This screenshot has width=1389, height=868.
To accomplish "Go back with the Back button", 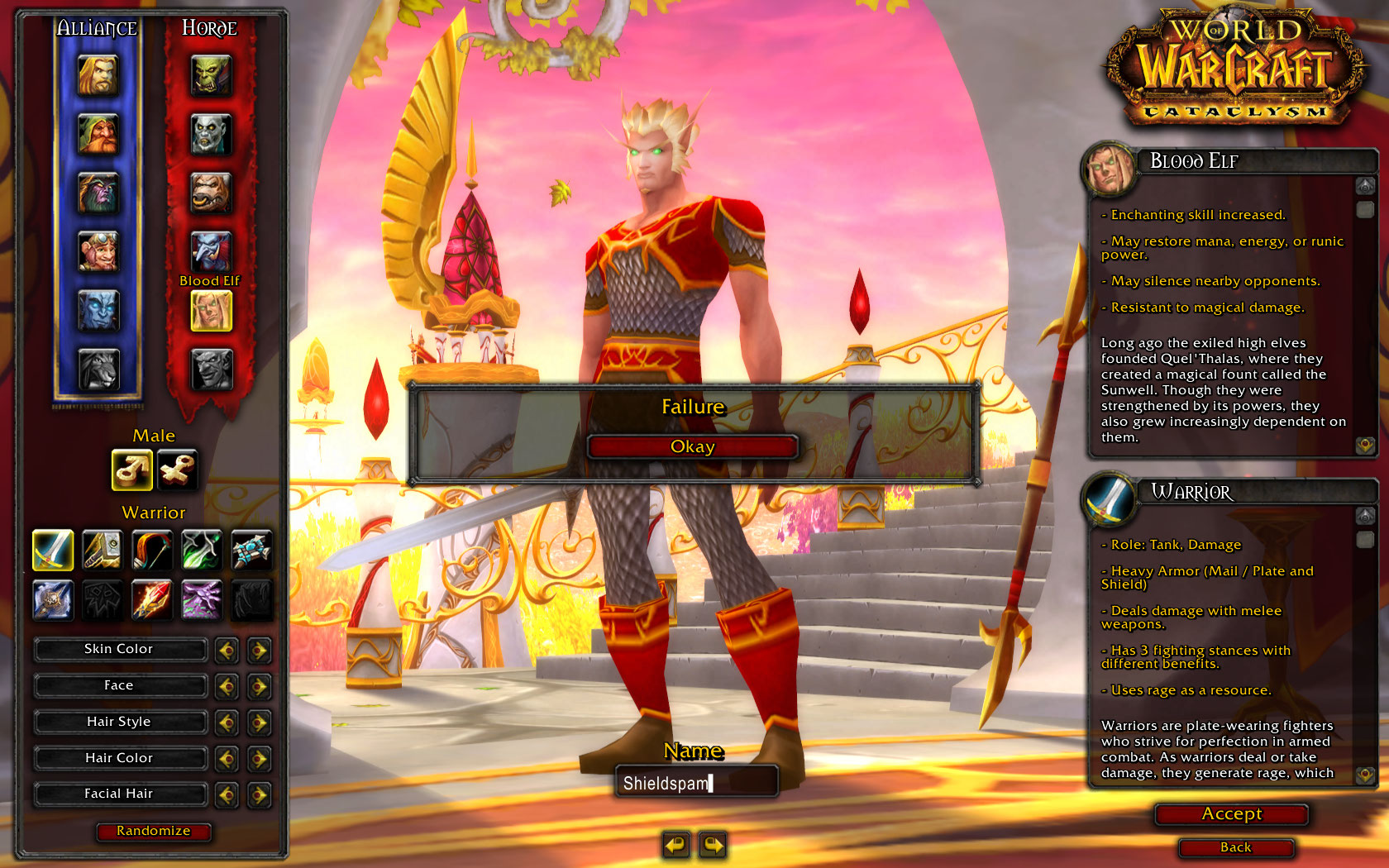I will [1235, 847].
